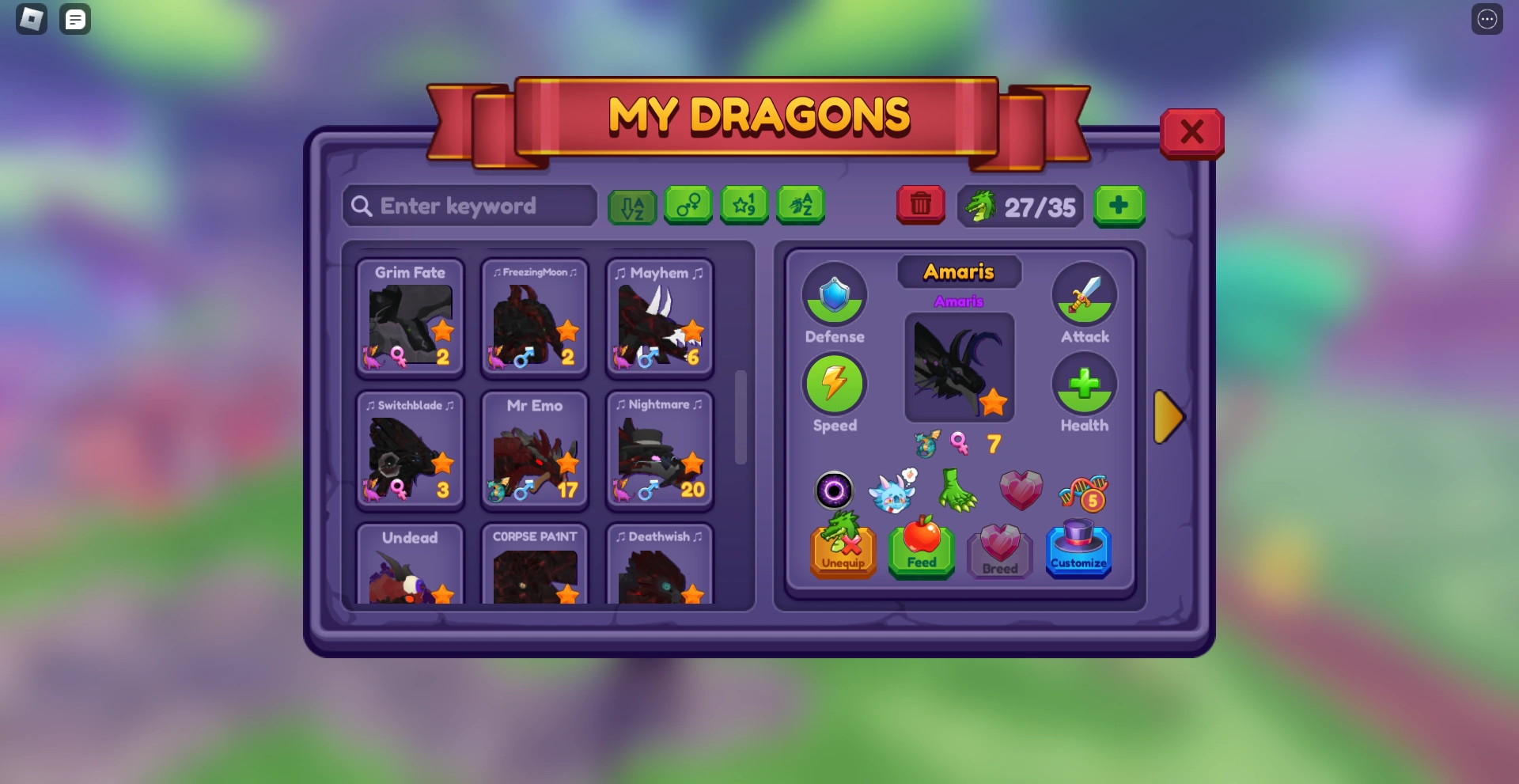Expand the next page arrow on detail panel
1519x784 pixels.
(x=1170, y=417)
